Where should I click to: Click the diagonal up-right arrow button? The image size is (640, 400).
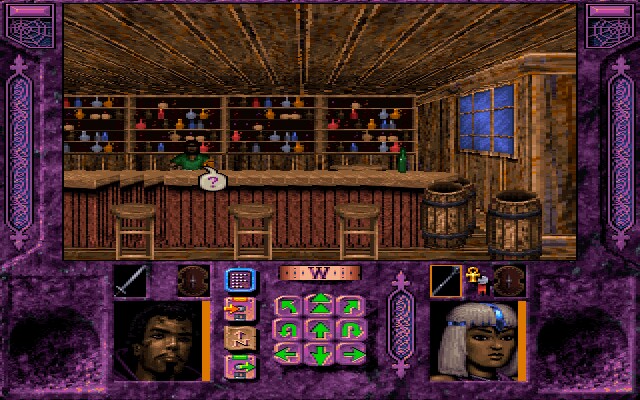click(x=350, y=304)
